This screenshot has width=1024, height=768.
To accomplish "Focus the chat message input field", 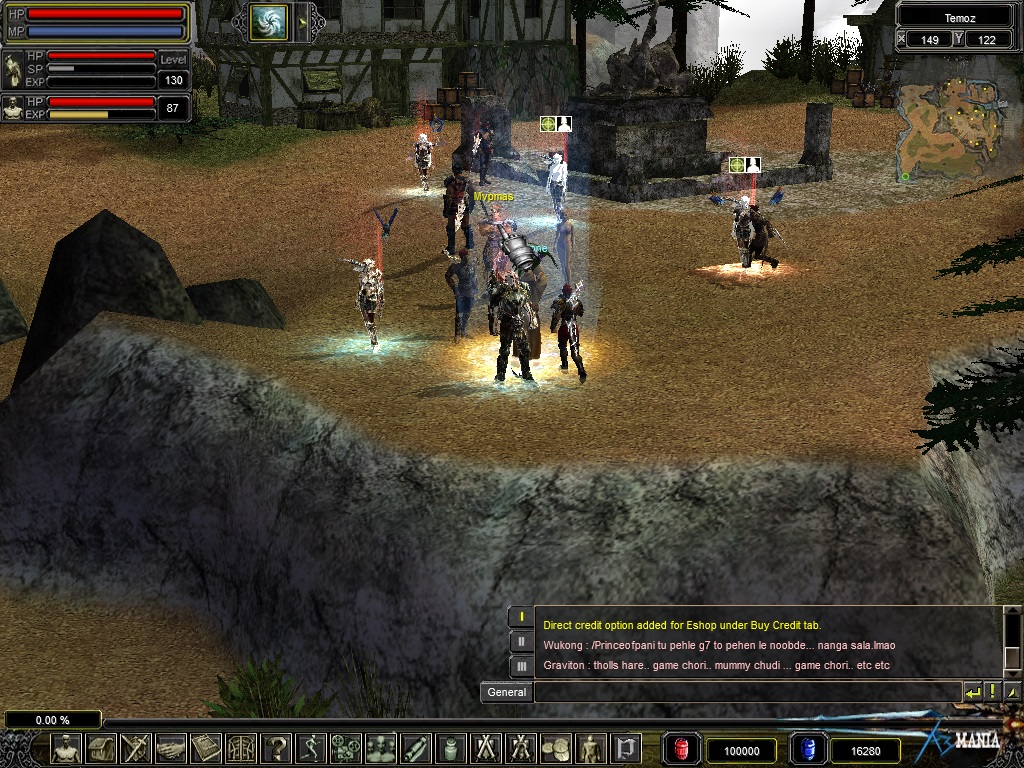I will click(747, 692).
